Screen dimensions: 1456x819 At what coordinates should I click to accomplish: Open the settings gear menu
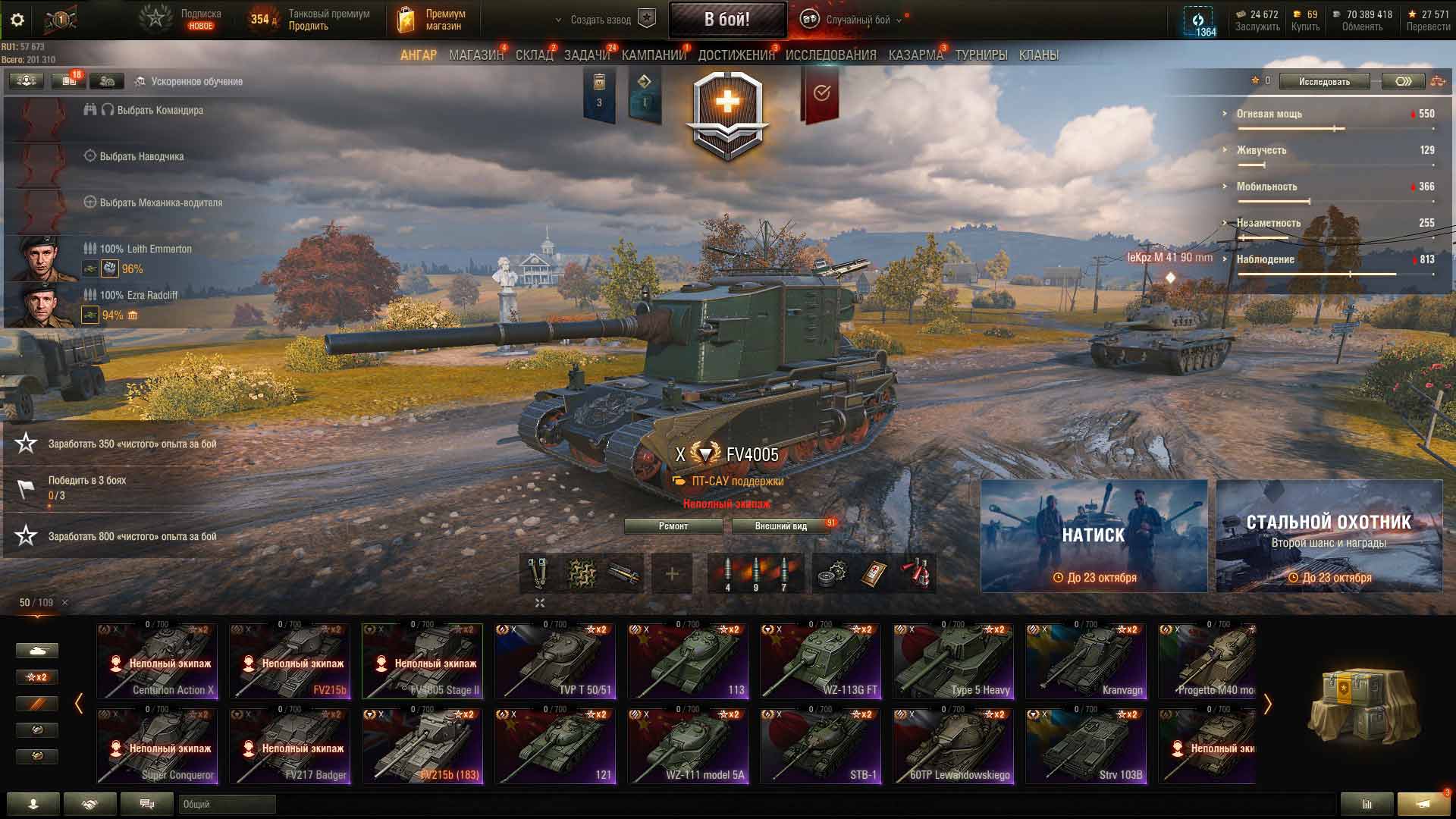tap(17, 20)
